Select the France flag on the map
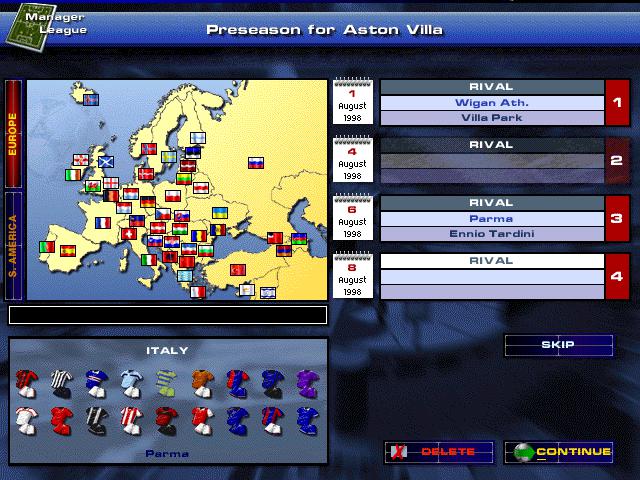640x480 pixels. tap(104, 223)
